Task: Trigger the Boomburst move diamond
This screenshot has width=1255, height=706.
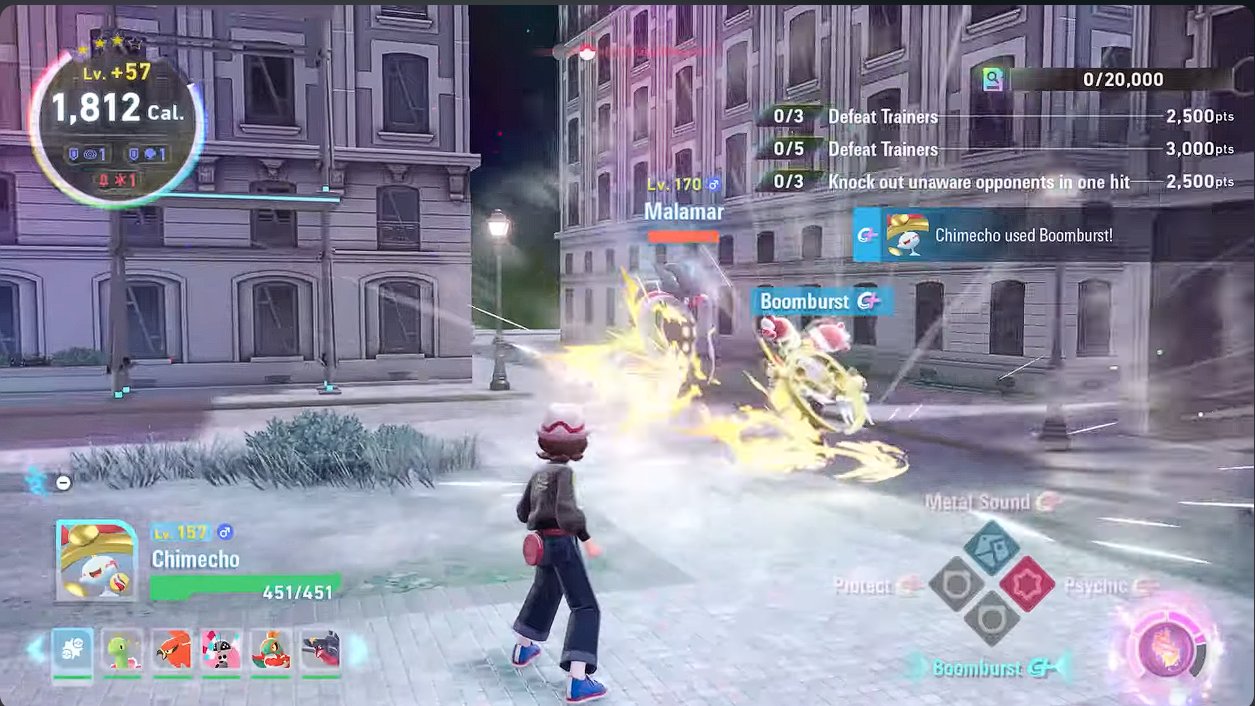Action: 991,620
